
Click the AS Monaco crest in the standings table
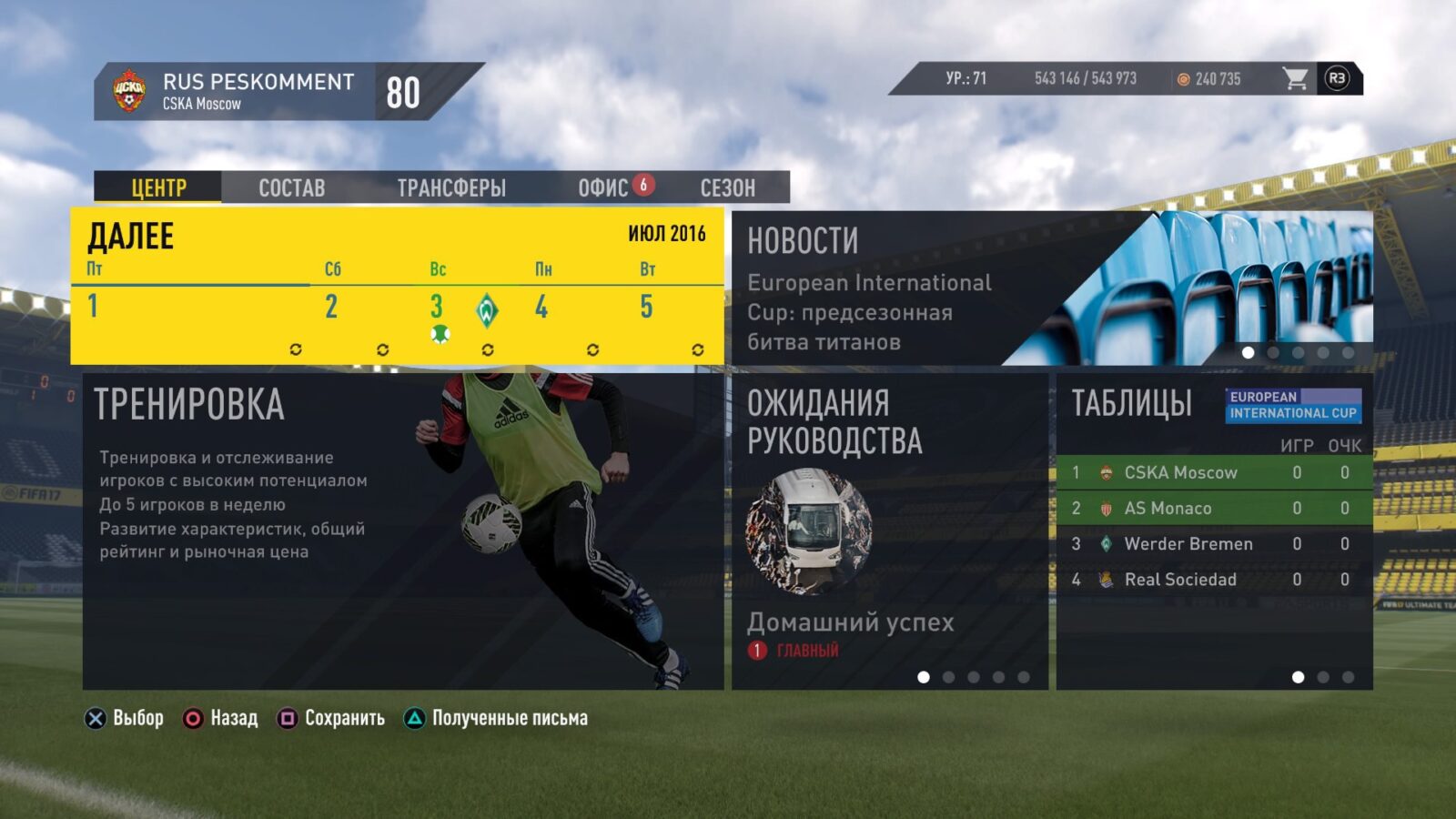point(1107,509)
